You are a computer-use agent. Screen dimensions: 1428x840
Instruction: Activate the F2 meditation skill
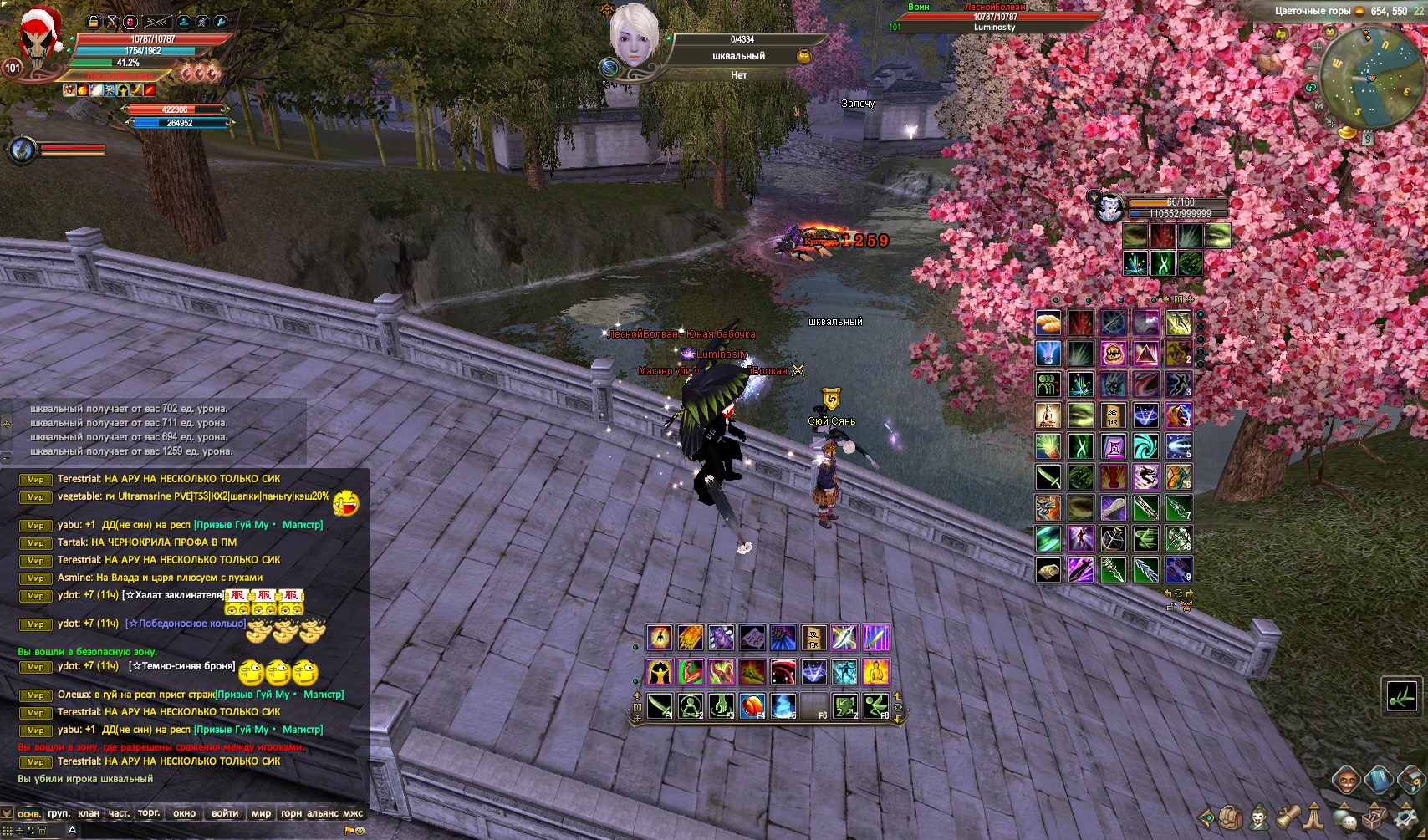[691, 706]
